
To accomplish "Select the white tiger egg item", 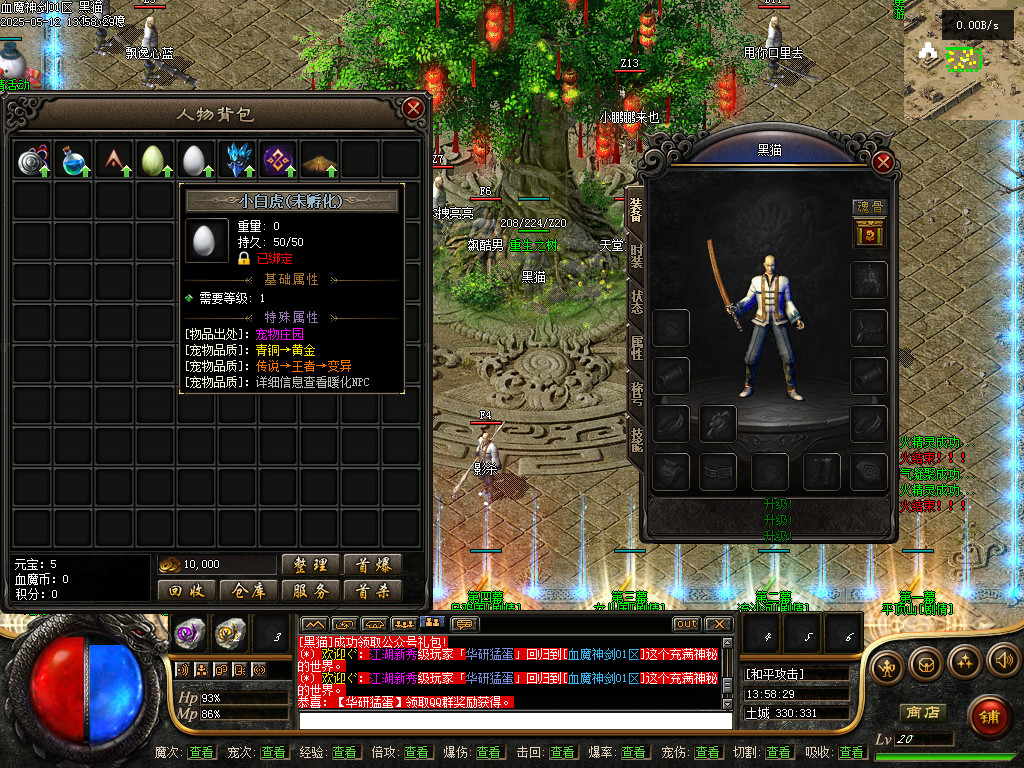I will [196, 160].
